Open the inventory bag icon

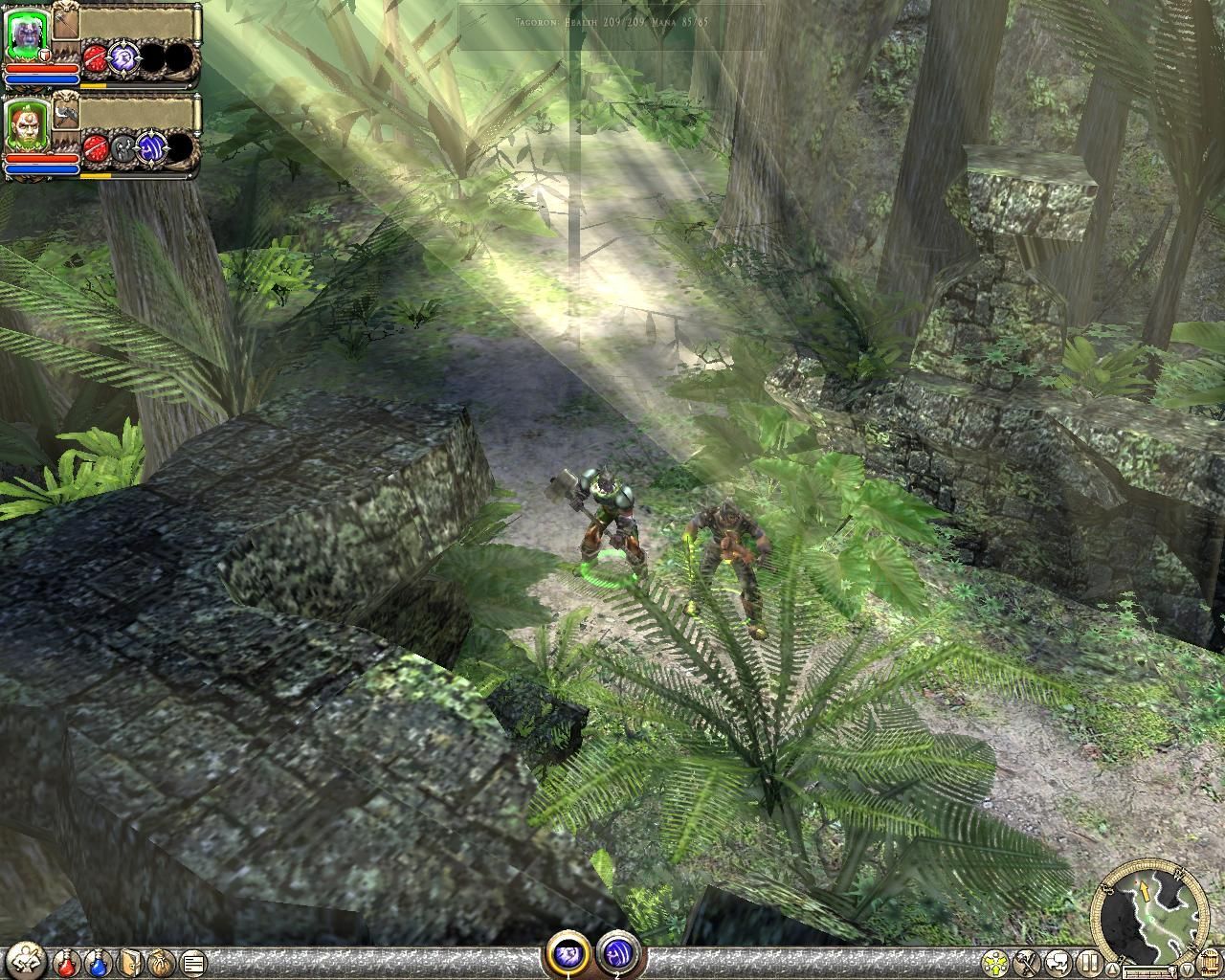click(x=161, y=962)
